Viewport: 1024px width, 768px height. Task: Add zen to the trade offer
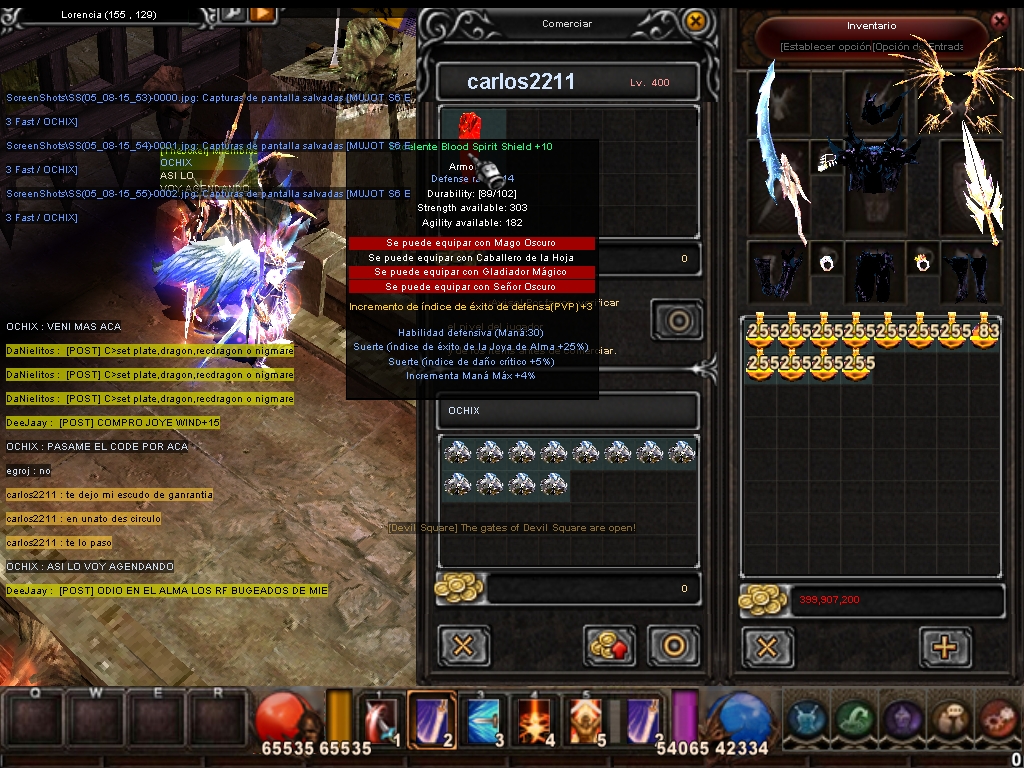610,646
